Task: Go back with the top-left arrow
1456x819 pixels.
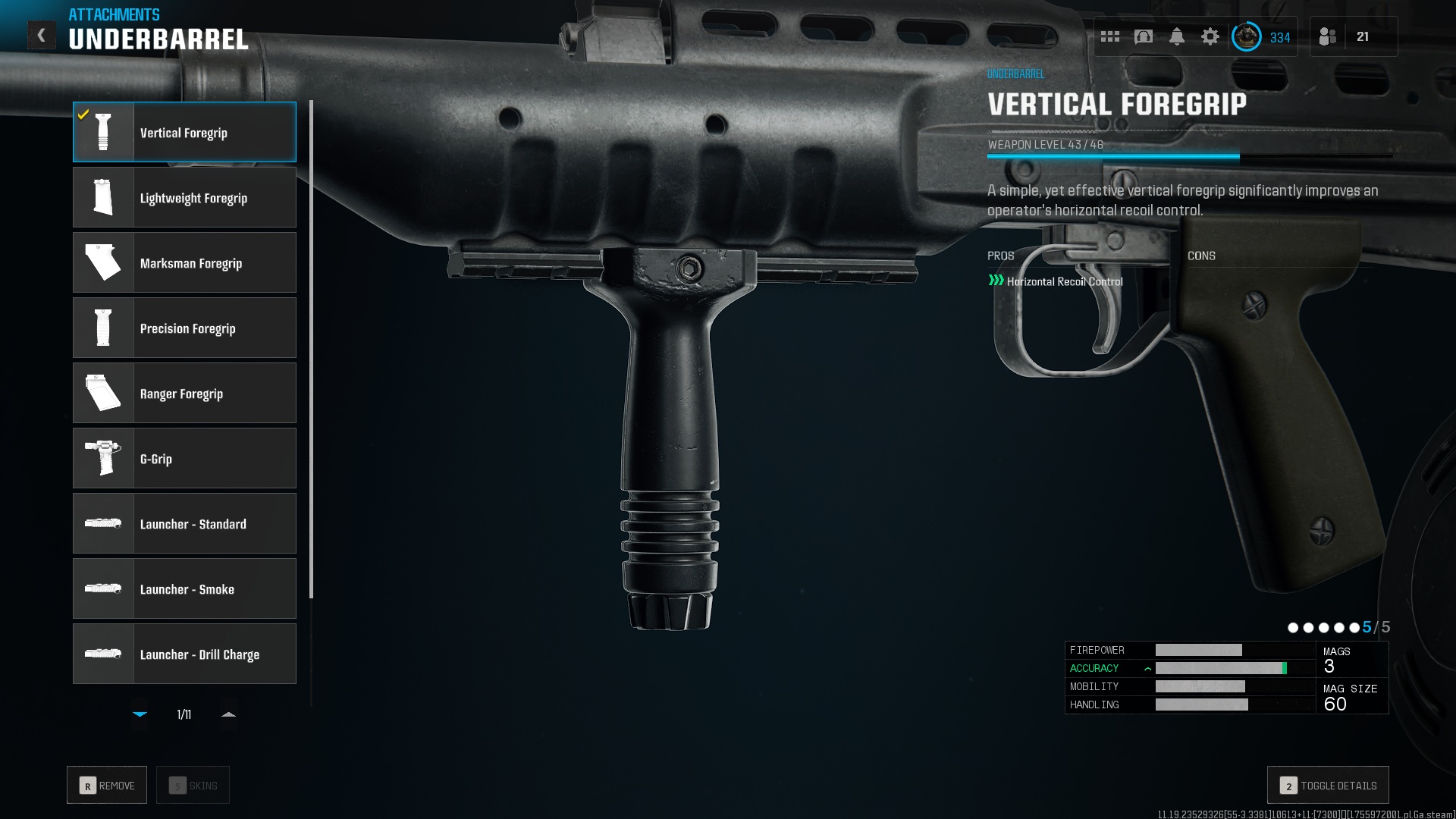Action: (x=42, y=35)
